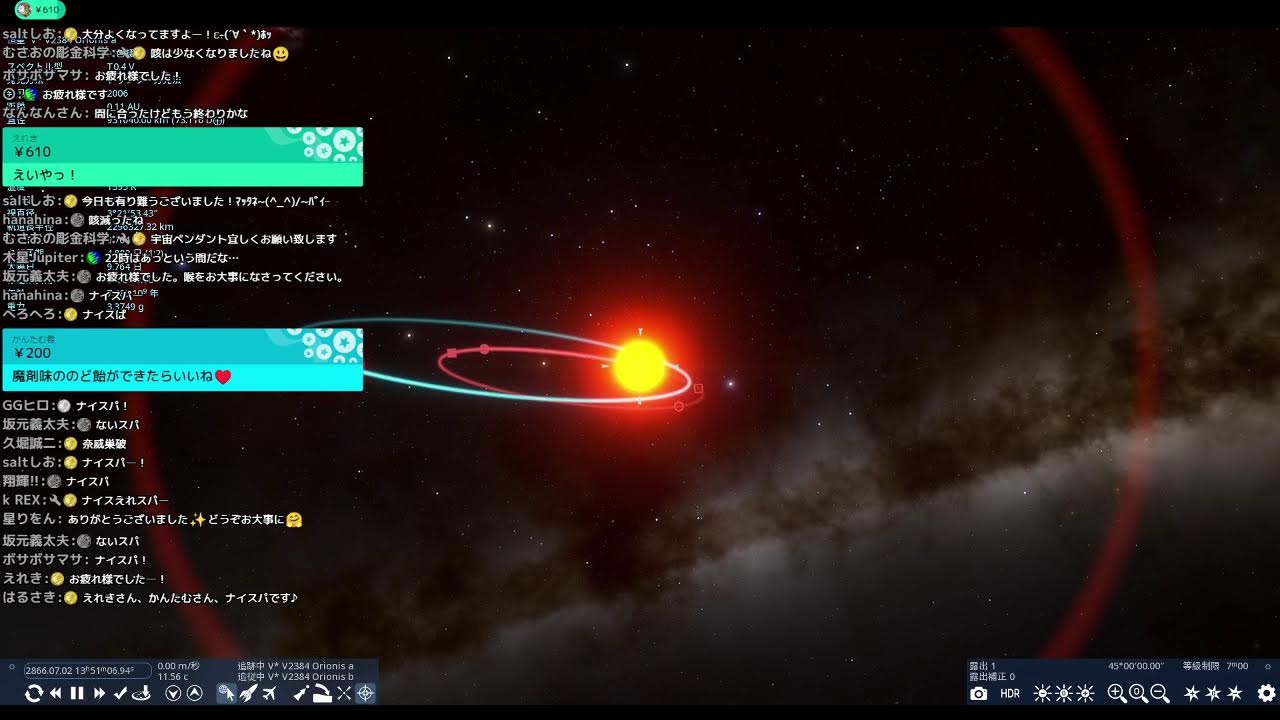This screenshot has height=720, width=1280.
Task: Set current real time with checkmark icon
Action: [120, 693]
